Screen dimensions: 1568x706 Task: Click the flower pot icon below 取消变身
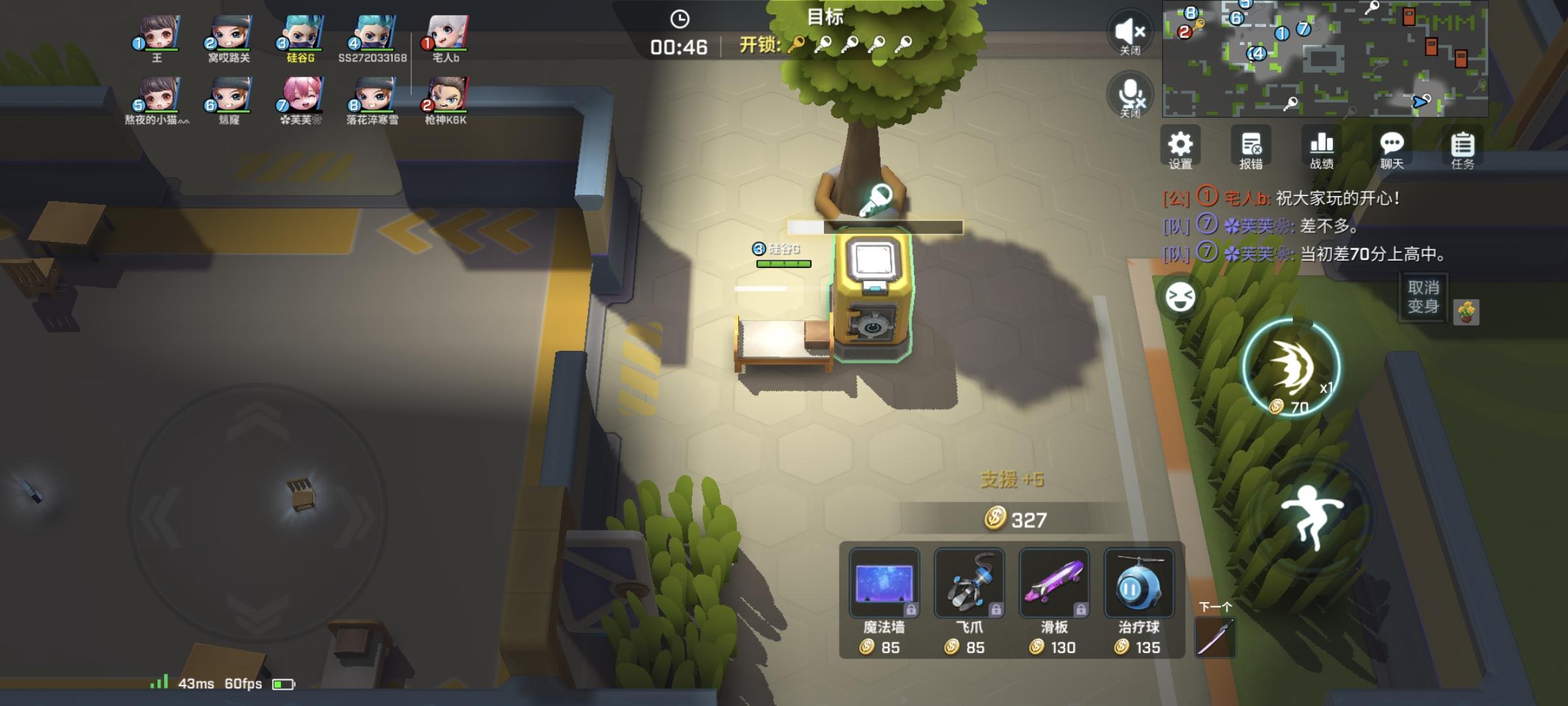(x=1465, y=311)
